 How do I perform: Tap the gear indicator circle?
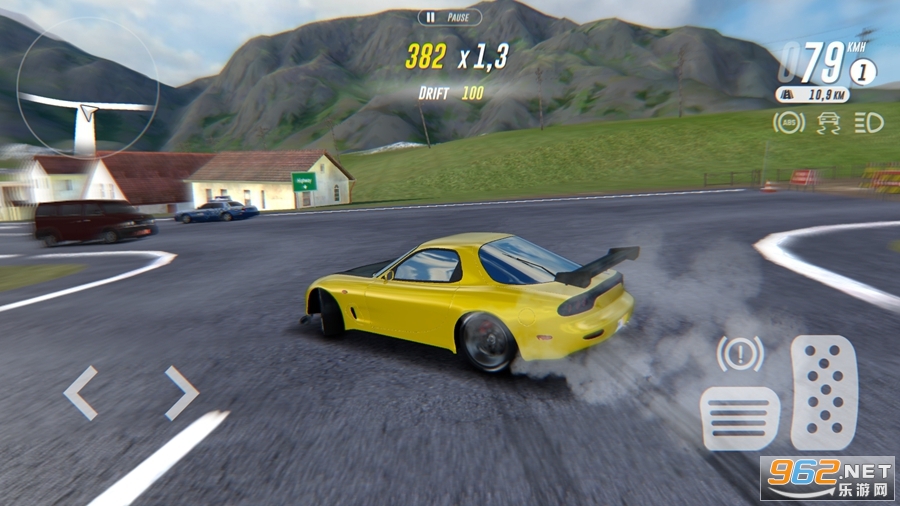864,72
